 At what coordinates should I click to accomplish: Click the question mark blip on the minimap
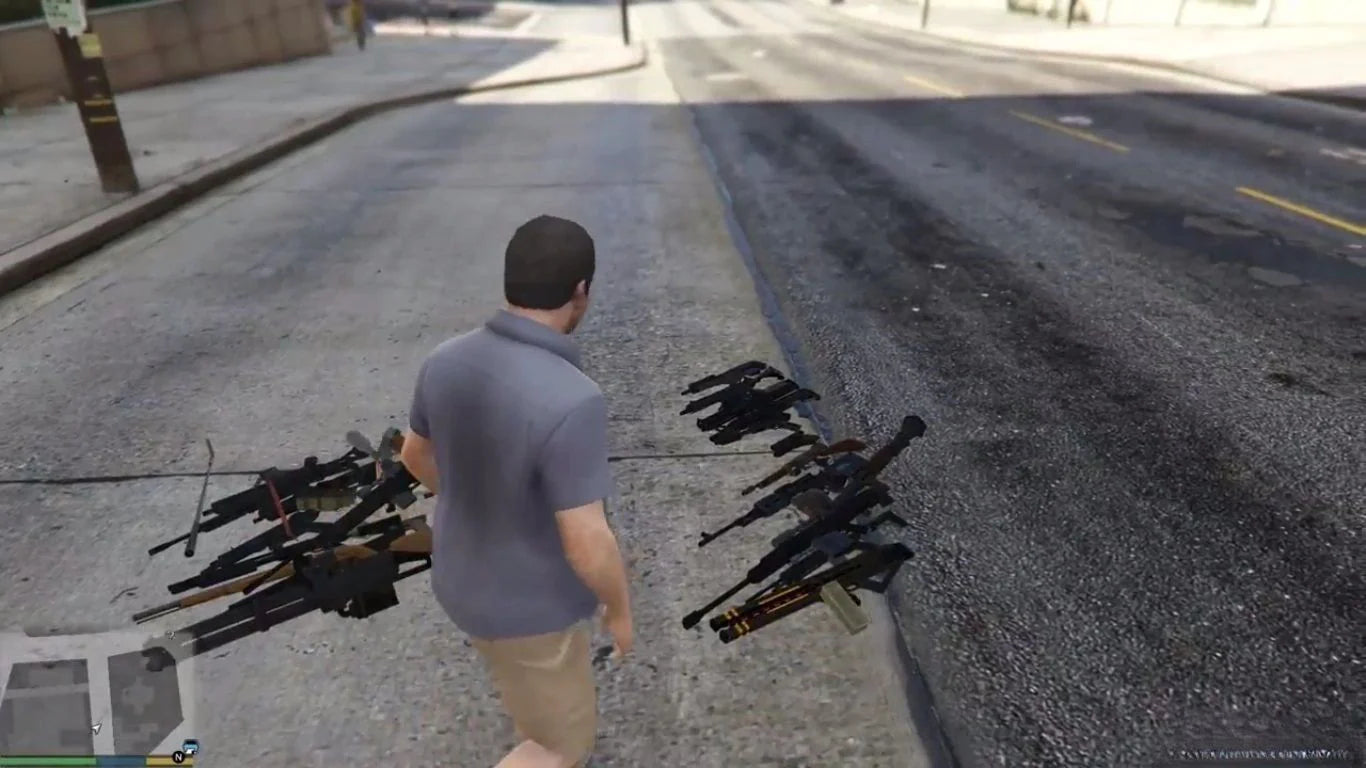point(171,634)
